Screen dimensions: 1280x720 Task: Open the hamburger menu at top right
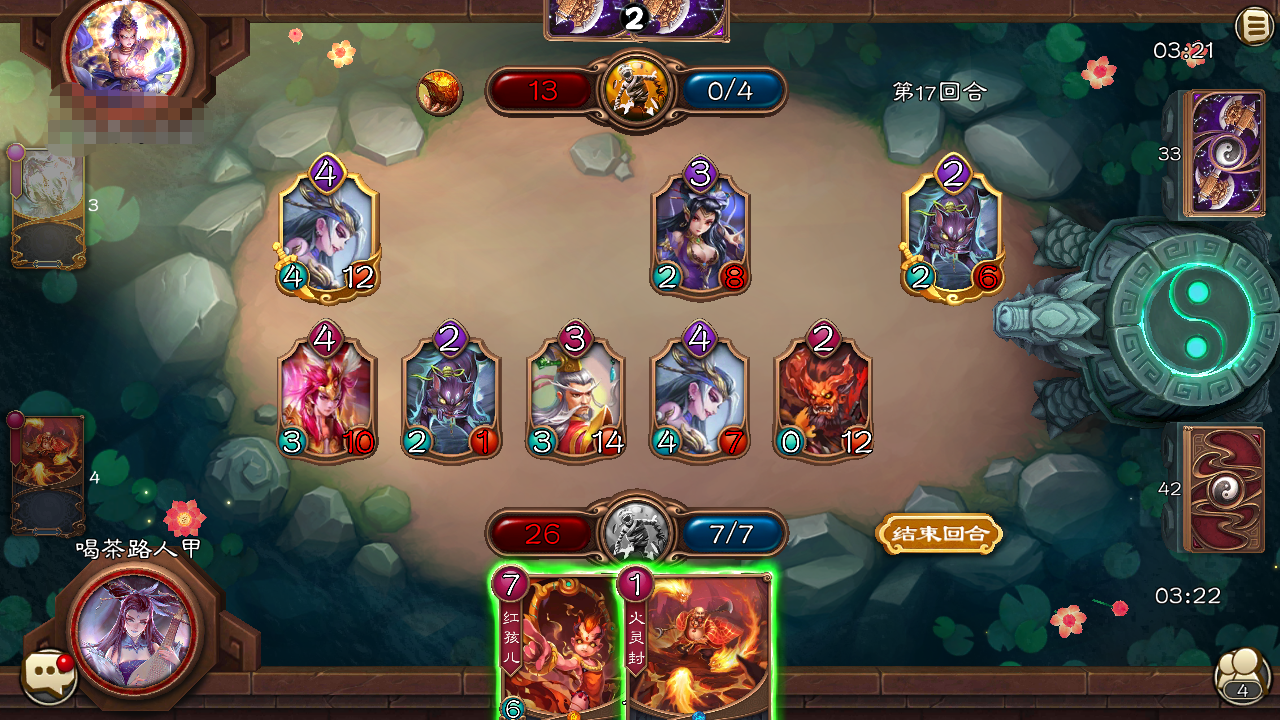(1253, 25)
